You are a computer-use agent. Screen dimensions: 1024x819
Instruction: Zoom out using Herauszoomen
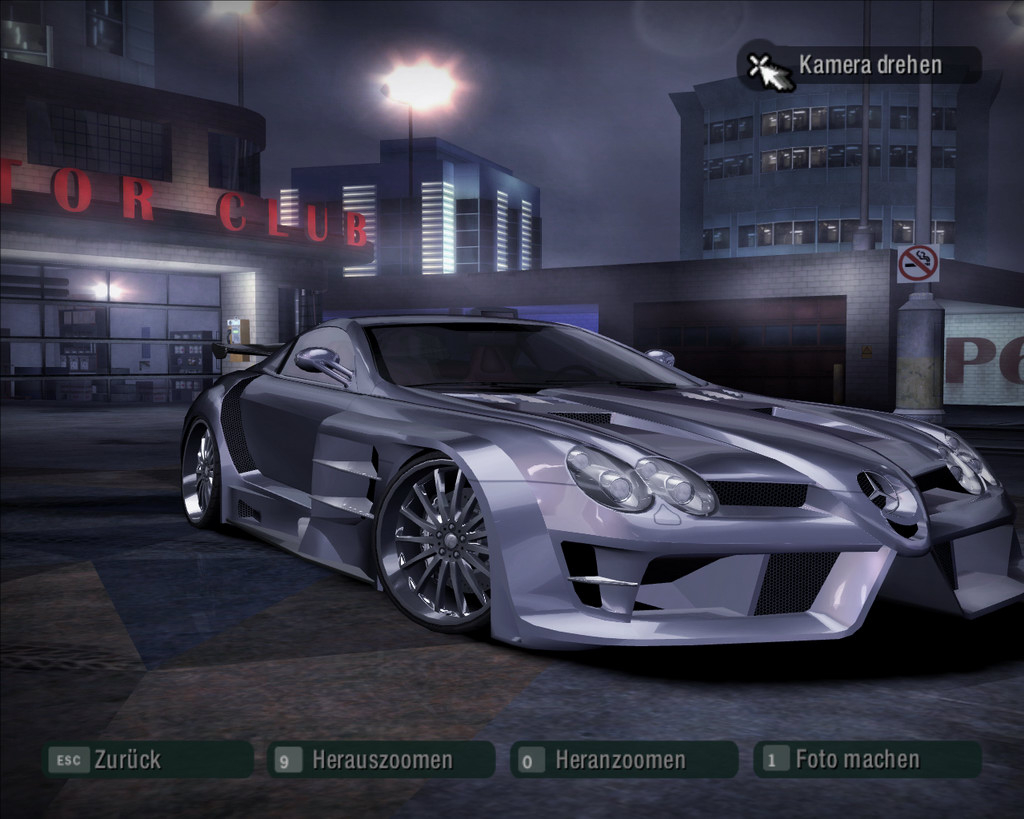tap(381, 760)
